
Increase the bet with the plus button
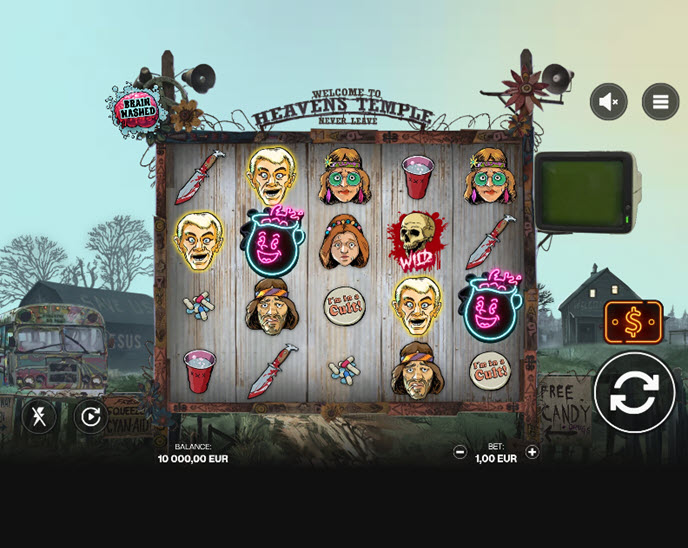tap(532, 452)
